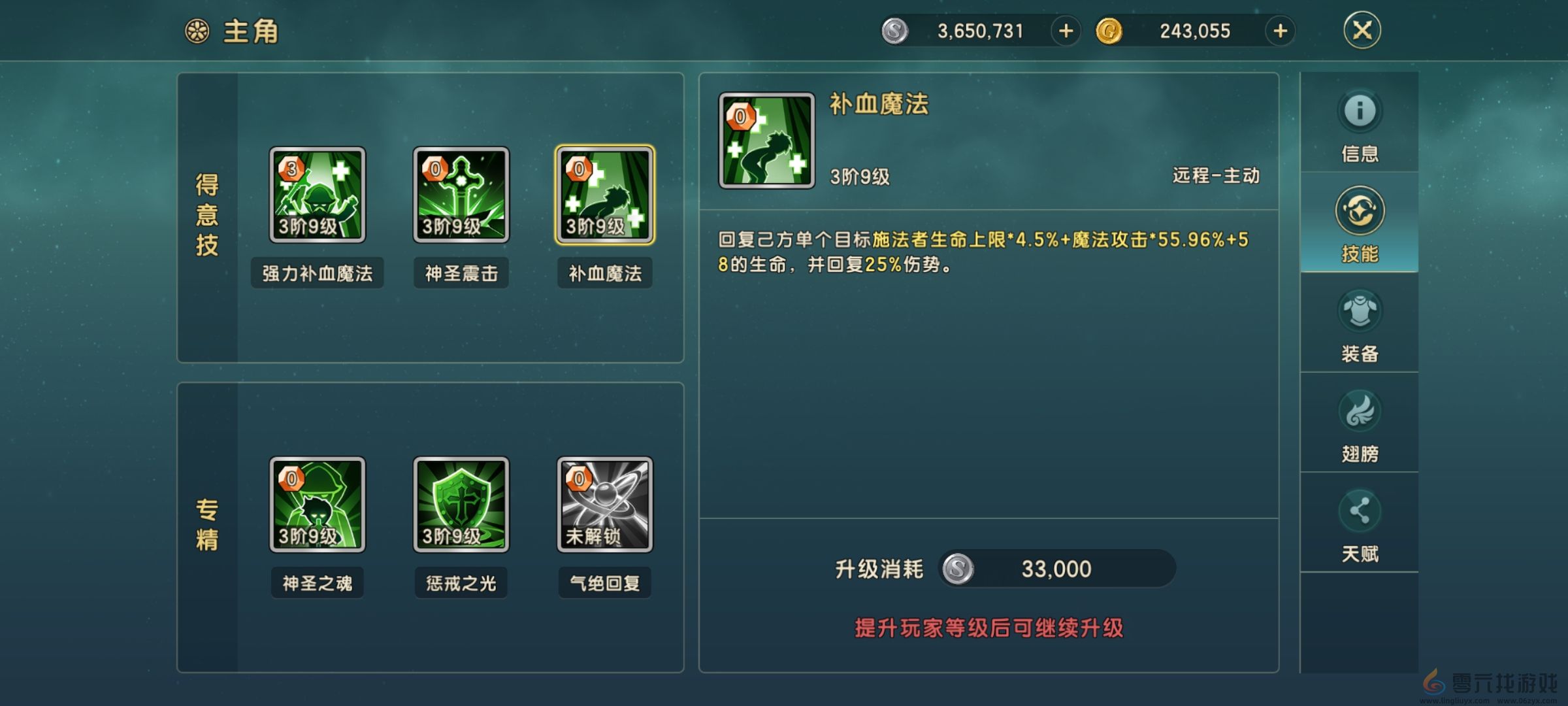Select the 强力补血魔法 skill icon
Image resolution: width=1568 pixels, height=706 pixels.
318,194
